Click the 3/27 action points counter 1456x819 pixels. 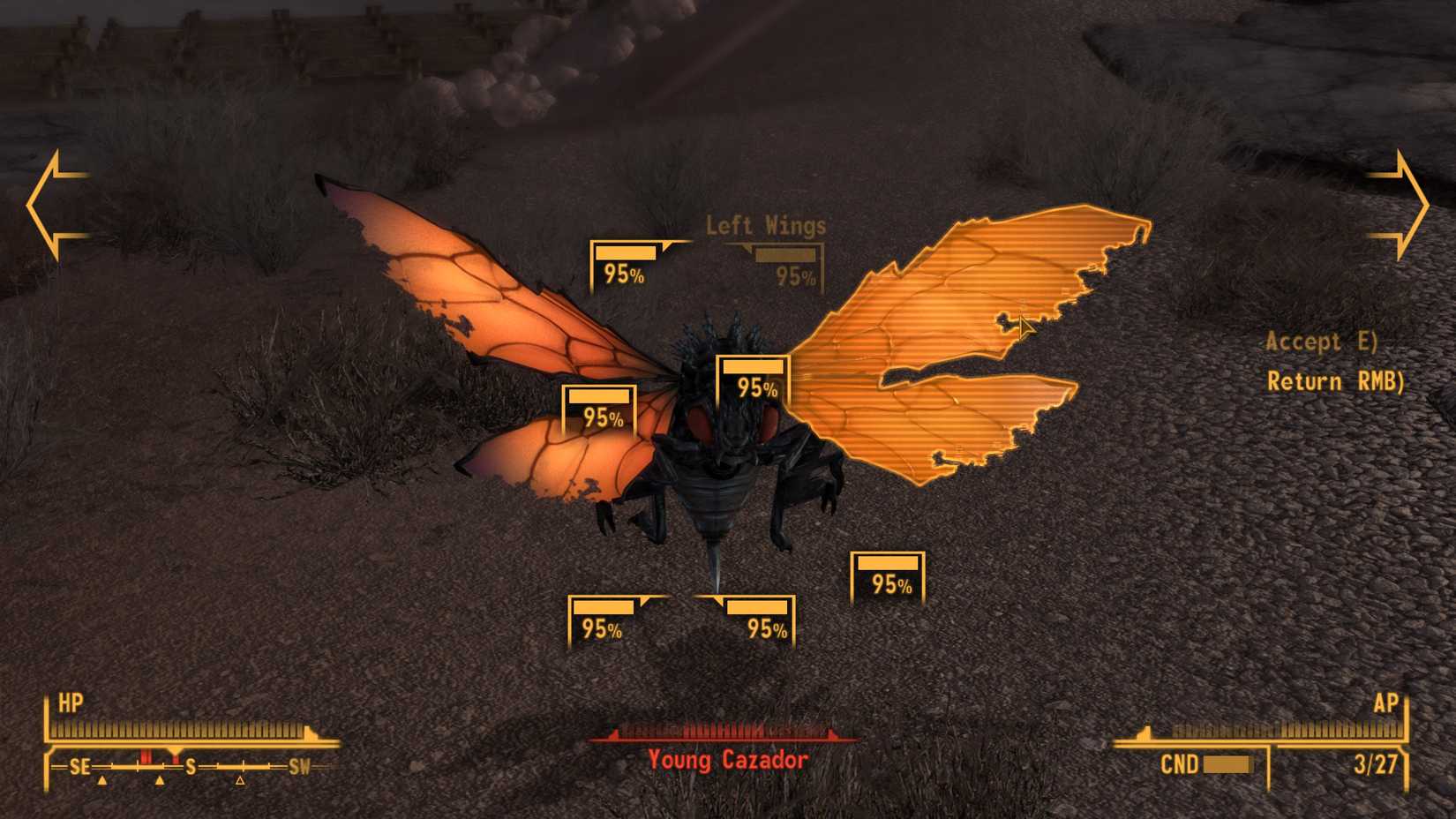point(1377,764)
